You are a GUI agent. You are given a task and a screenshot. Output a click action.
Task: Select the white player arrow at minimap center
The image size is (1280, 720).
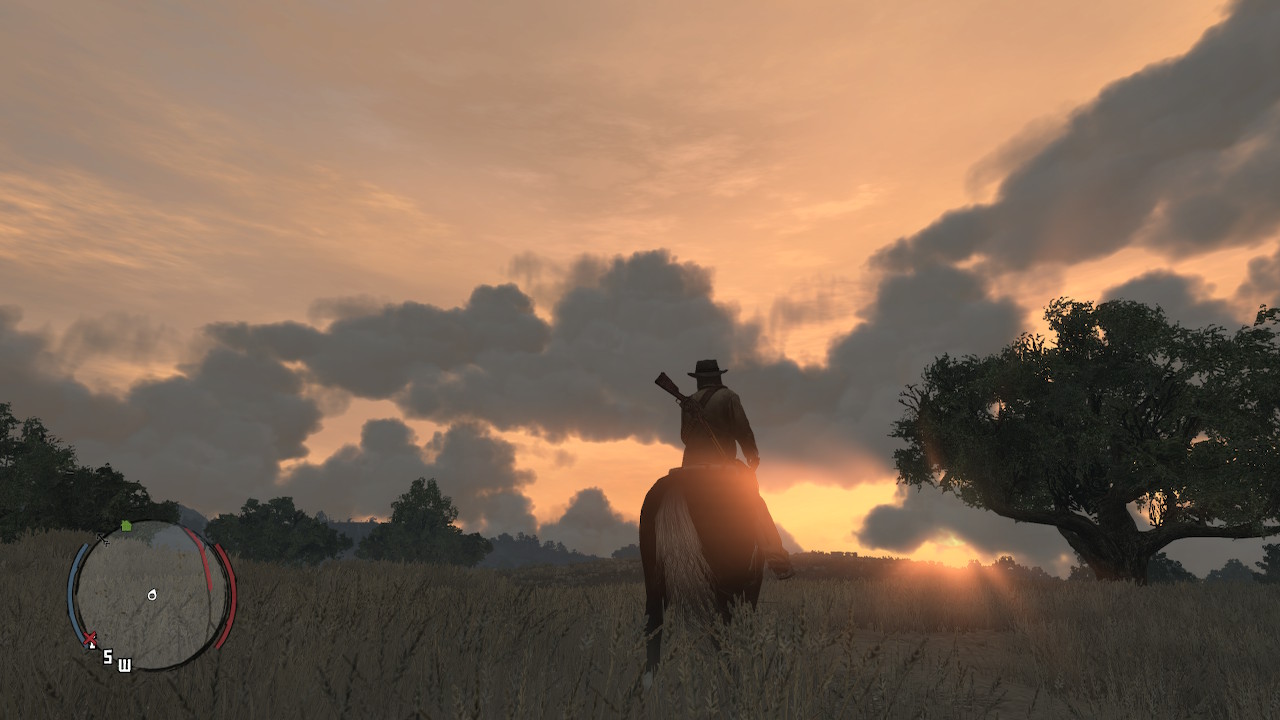coord(152,594)
